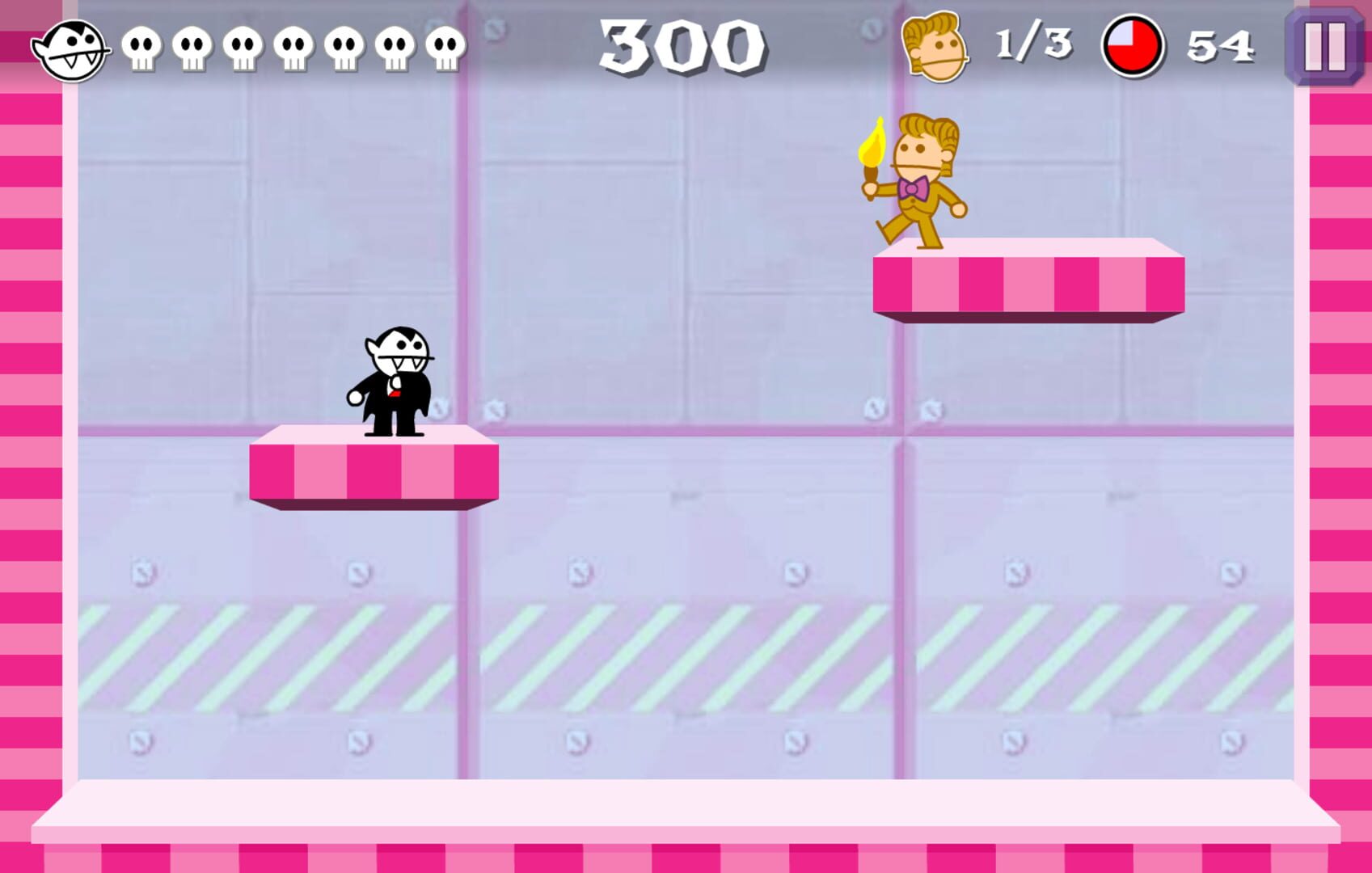The width and height of the screenshot is (1372, 873).
Task: Click the 54 on the countdown timer
Action: pos(1222,47)
